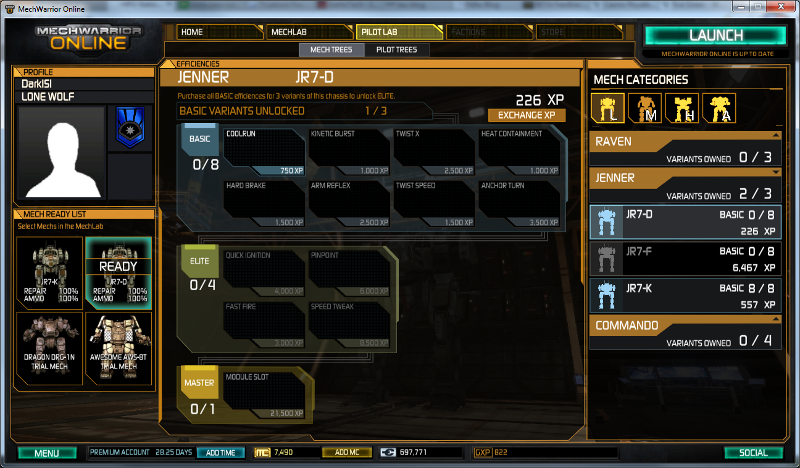800x468 pixels.
Task: Open the HOME tab
Action: tap(220, 32)
